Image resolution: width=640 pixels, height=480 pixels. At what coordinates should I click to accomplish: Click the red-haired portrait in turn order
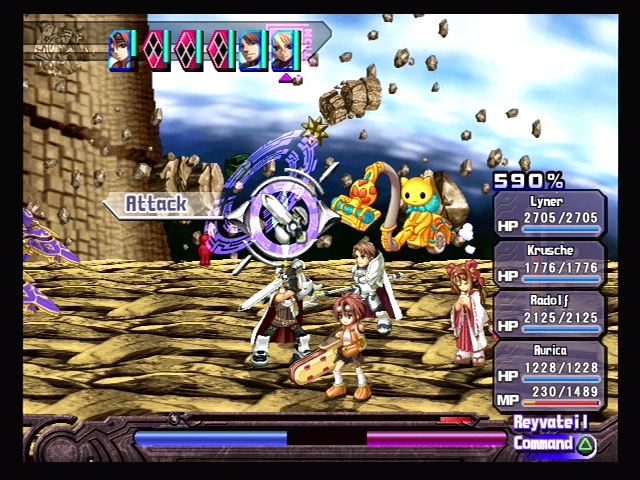[x=123, y=50]
